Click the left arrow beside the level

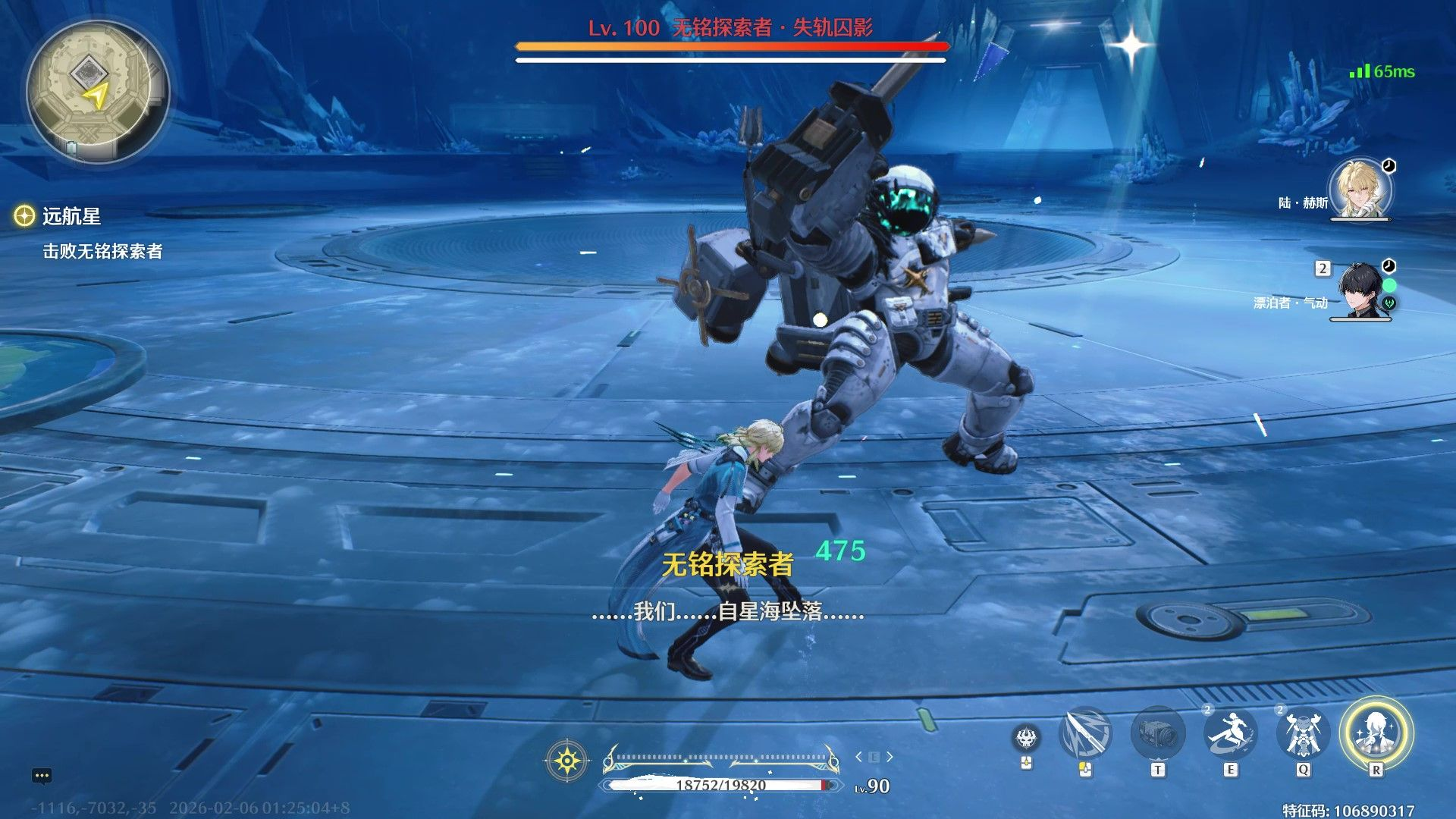(x=858, y=757)
